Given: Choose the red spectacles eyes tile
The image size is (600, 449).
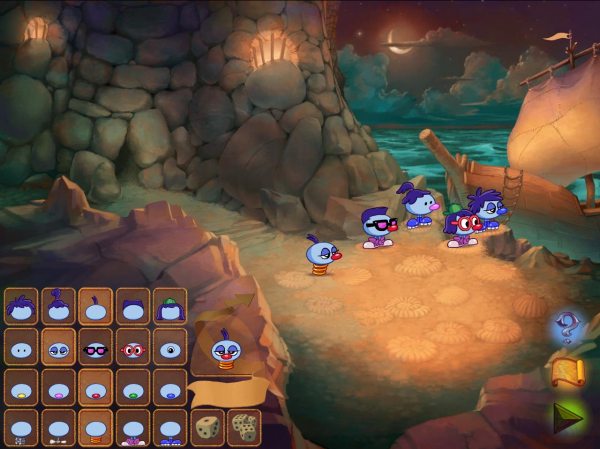Looking at the screenshot, I should coord(133,347).
